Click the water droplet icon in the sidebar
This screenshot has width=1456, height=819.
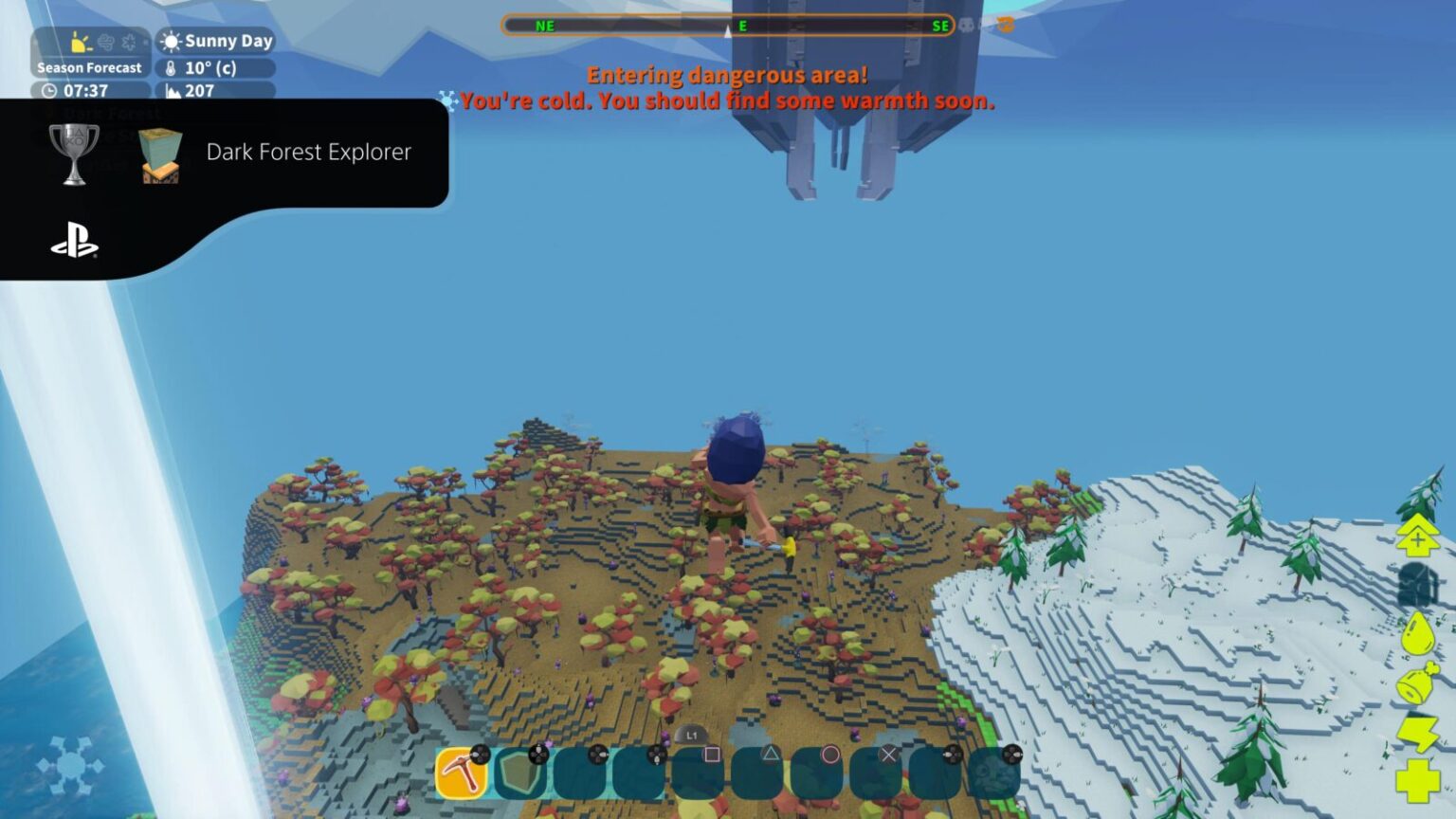tap(1418, 632)
